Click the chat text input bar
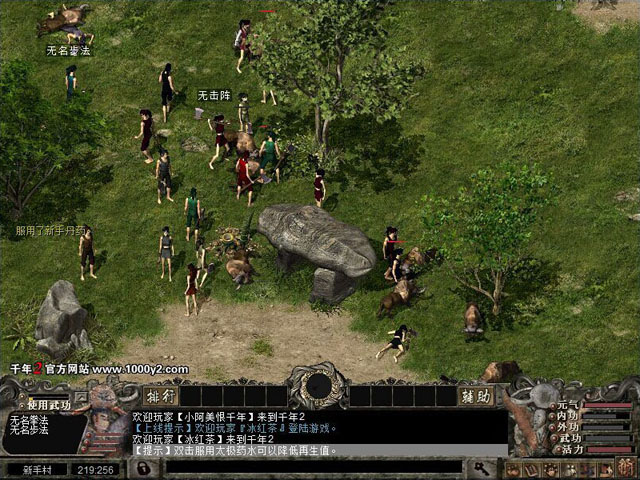Screen dimensions: 640x480 [x=300, y=467]
